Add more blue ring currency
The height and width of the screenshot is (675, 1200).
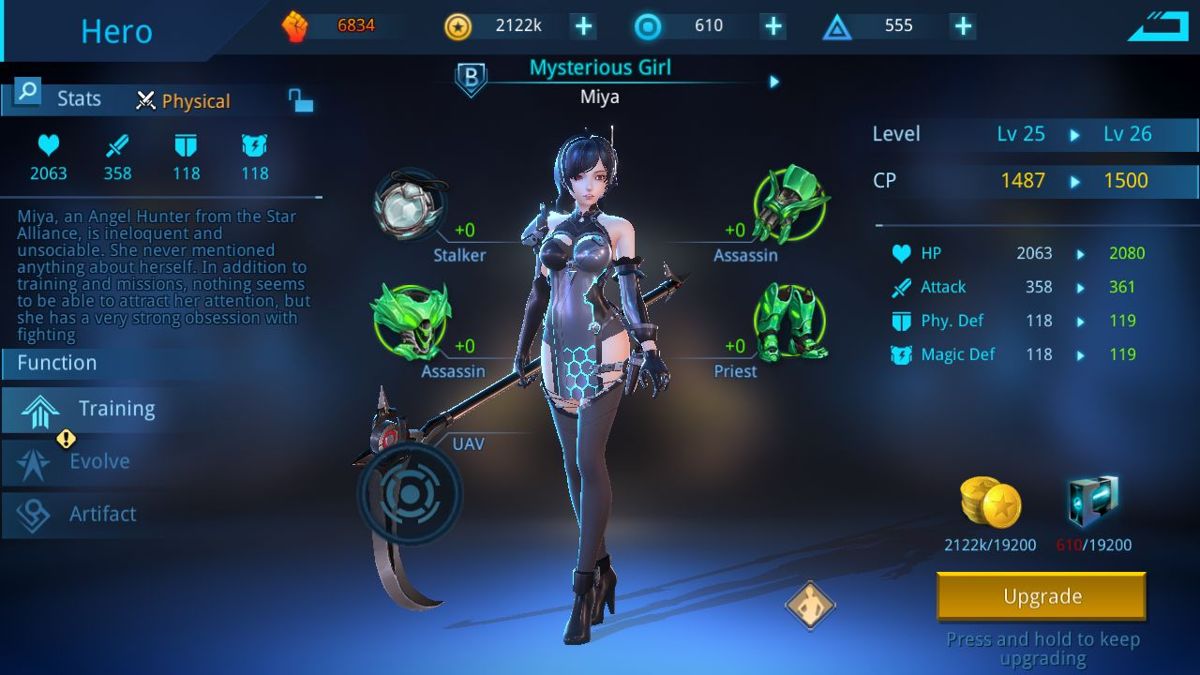(773, 26)
